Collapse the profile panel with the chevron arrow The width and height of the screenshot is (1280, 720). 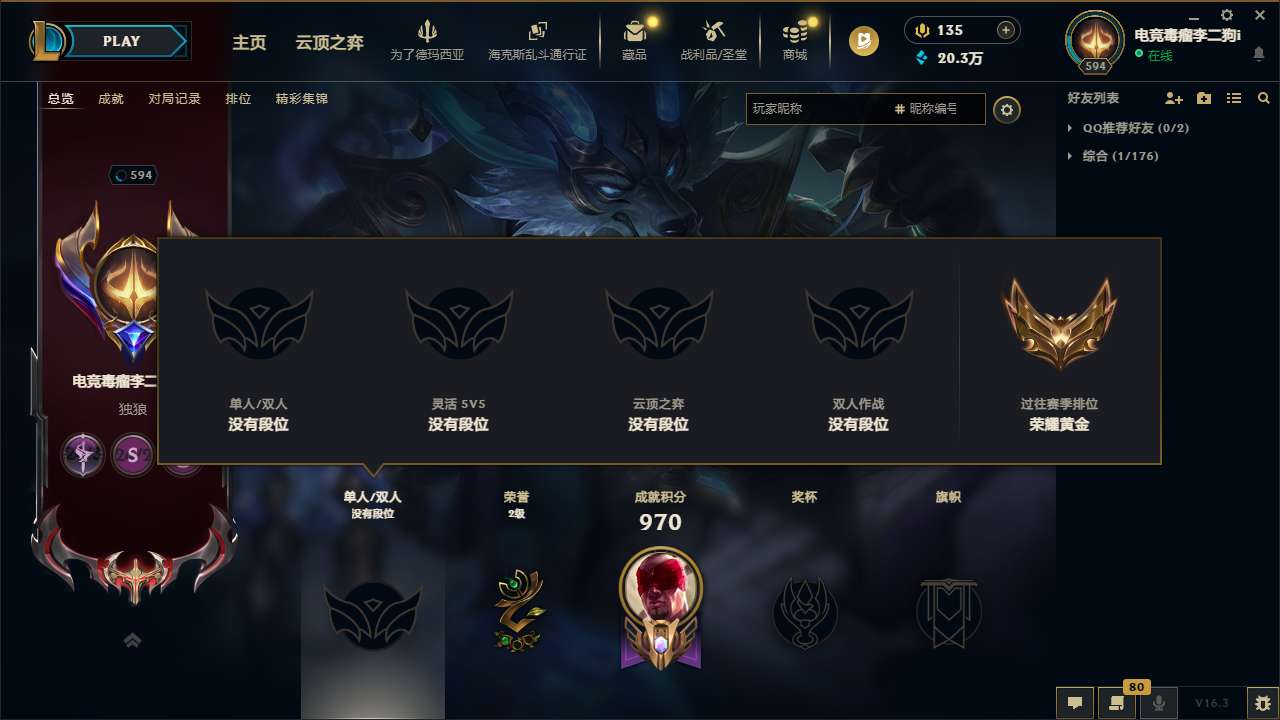point(133,640)
